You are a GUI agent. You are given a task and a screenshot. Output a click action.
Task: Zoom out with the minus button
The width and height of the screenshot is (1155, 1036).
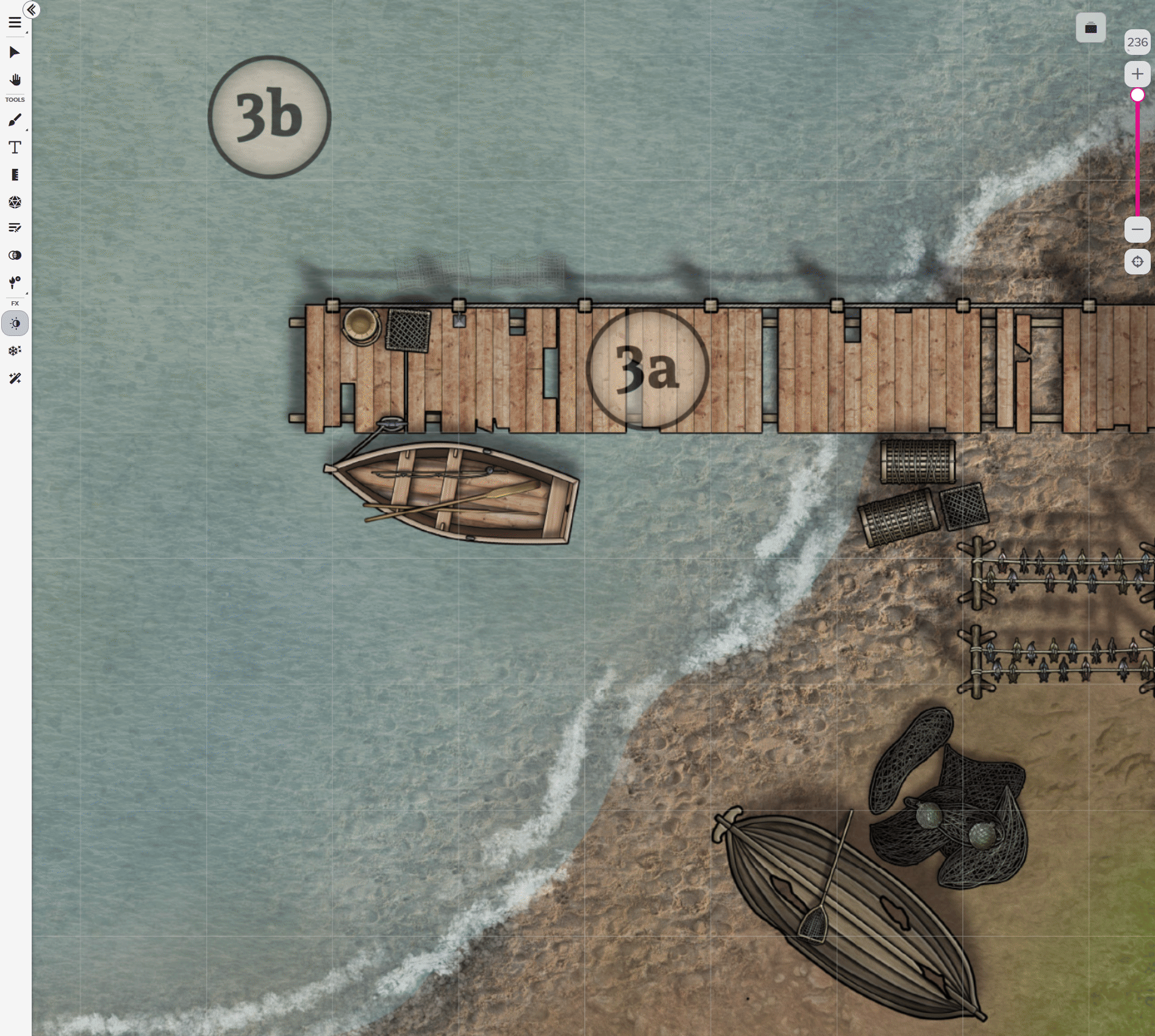1137,230
